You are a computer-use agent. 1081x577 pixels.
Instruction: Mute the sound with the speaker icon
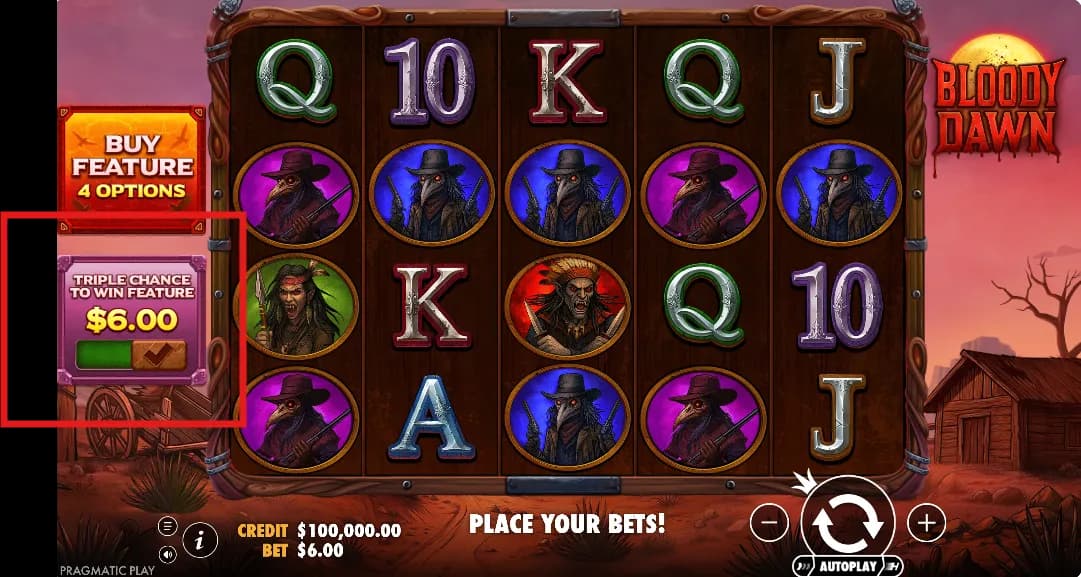[x=167, y=553]
